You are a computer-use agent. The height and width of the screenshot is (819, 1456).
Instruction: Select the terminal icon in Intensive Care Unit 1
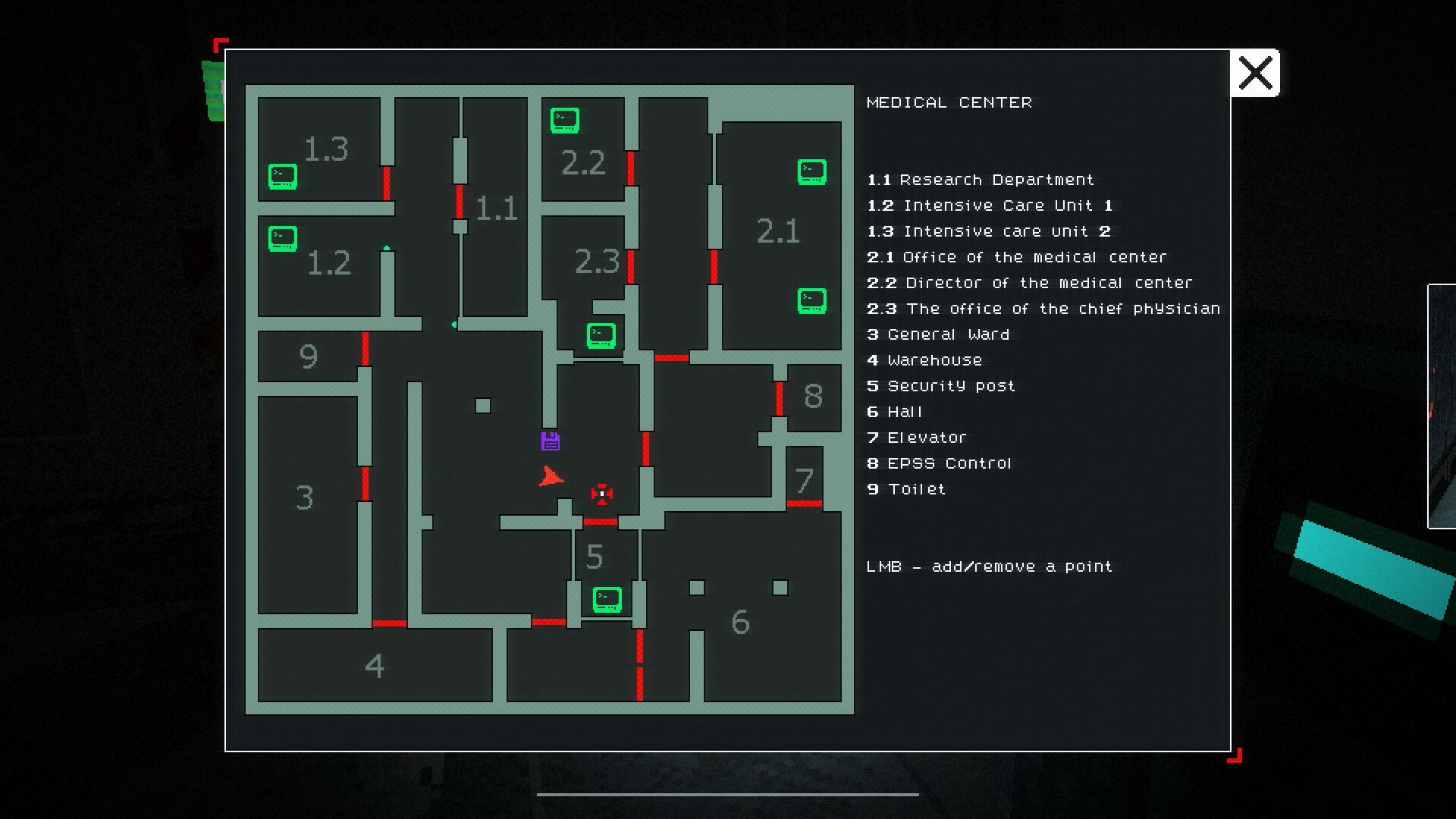click(282, 237)
